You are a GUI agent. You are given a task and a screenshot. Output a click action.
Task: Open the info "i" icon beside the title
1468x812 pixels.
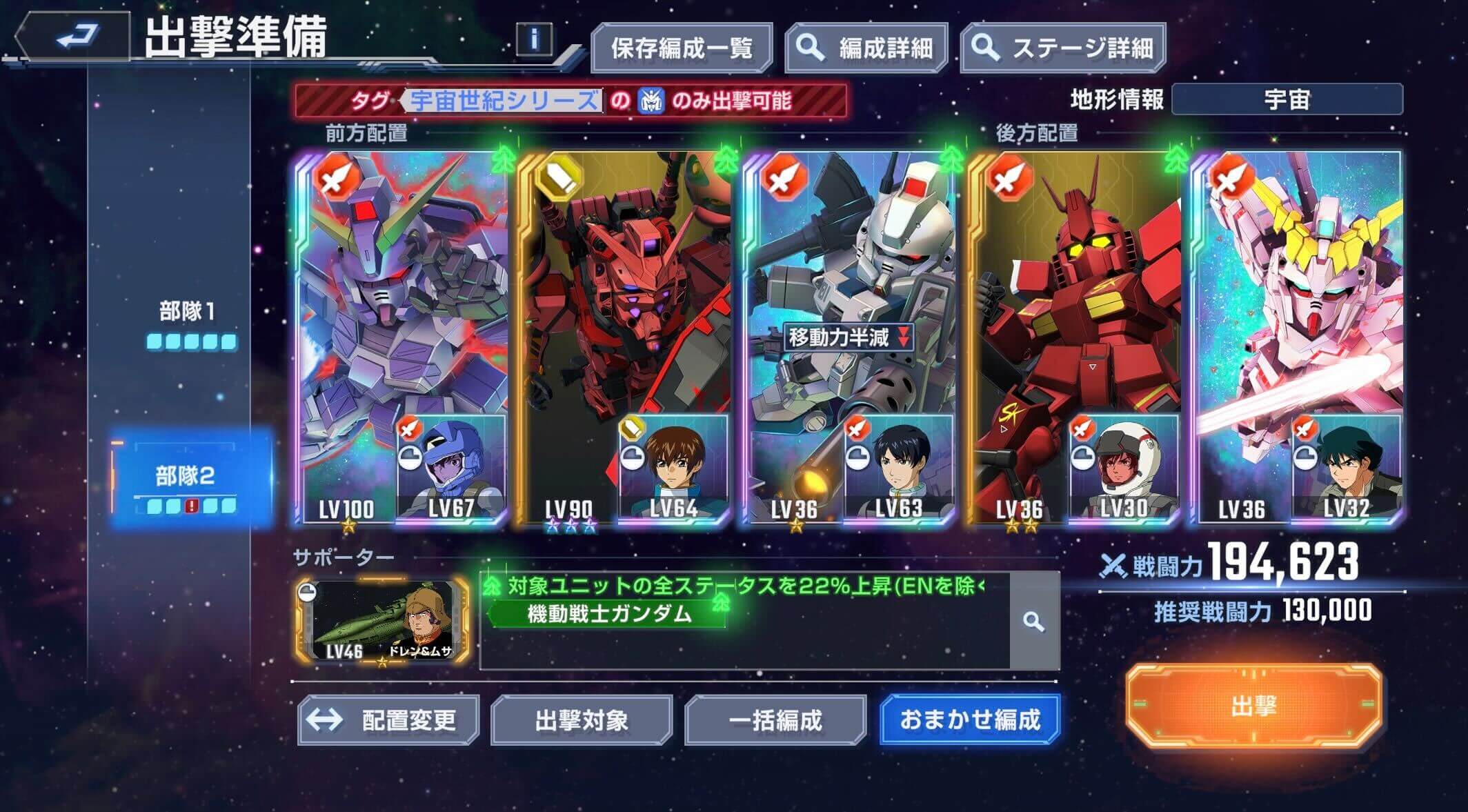coord(533,38)
